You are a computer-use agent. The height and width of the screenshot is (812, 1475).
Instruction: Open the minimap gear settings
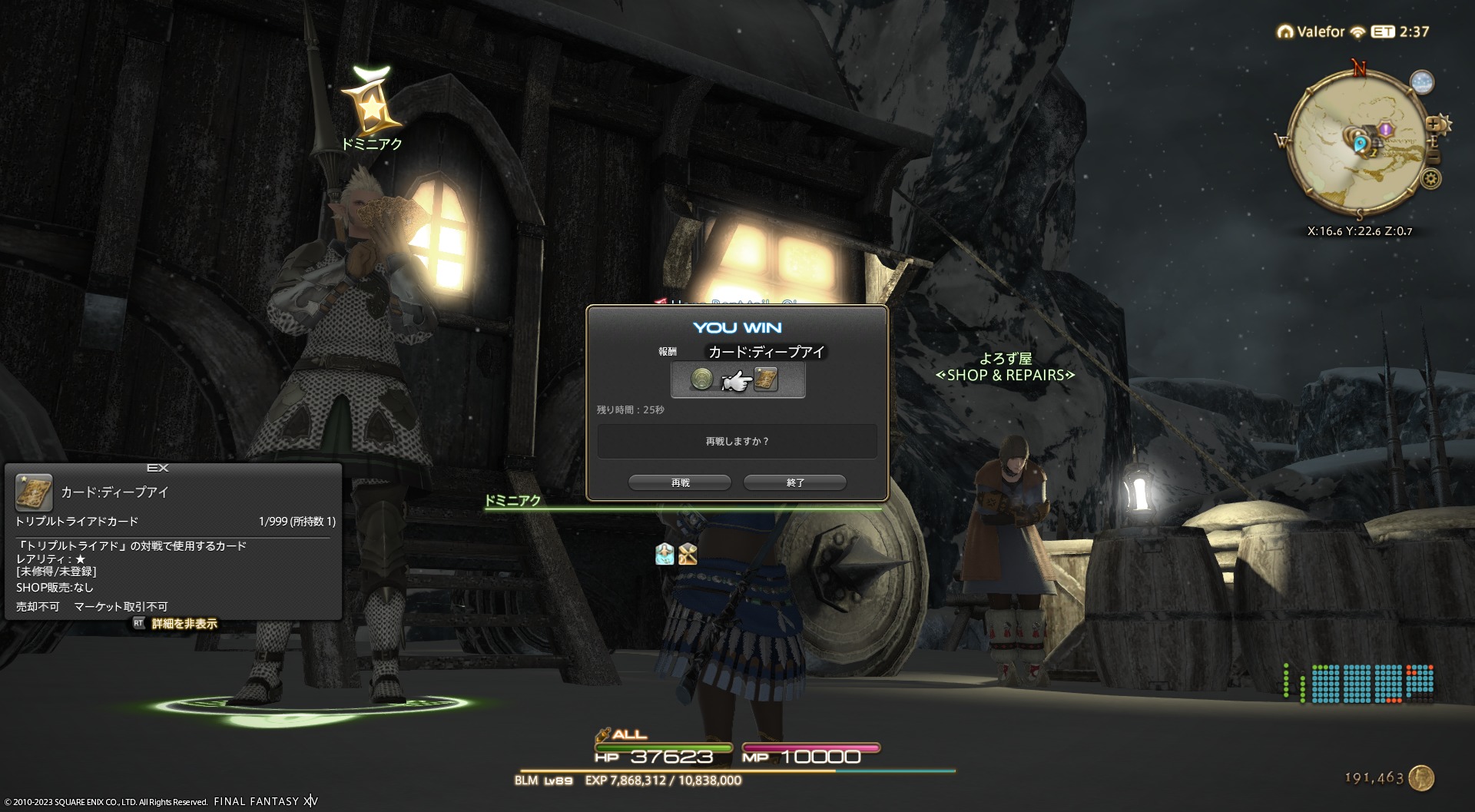1430,179
